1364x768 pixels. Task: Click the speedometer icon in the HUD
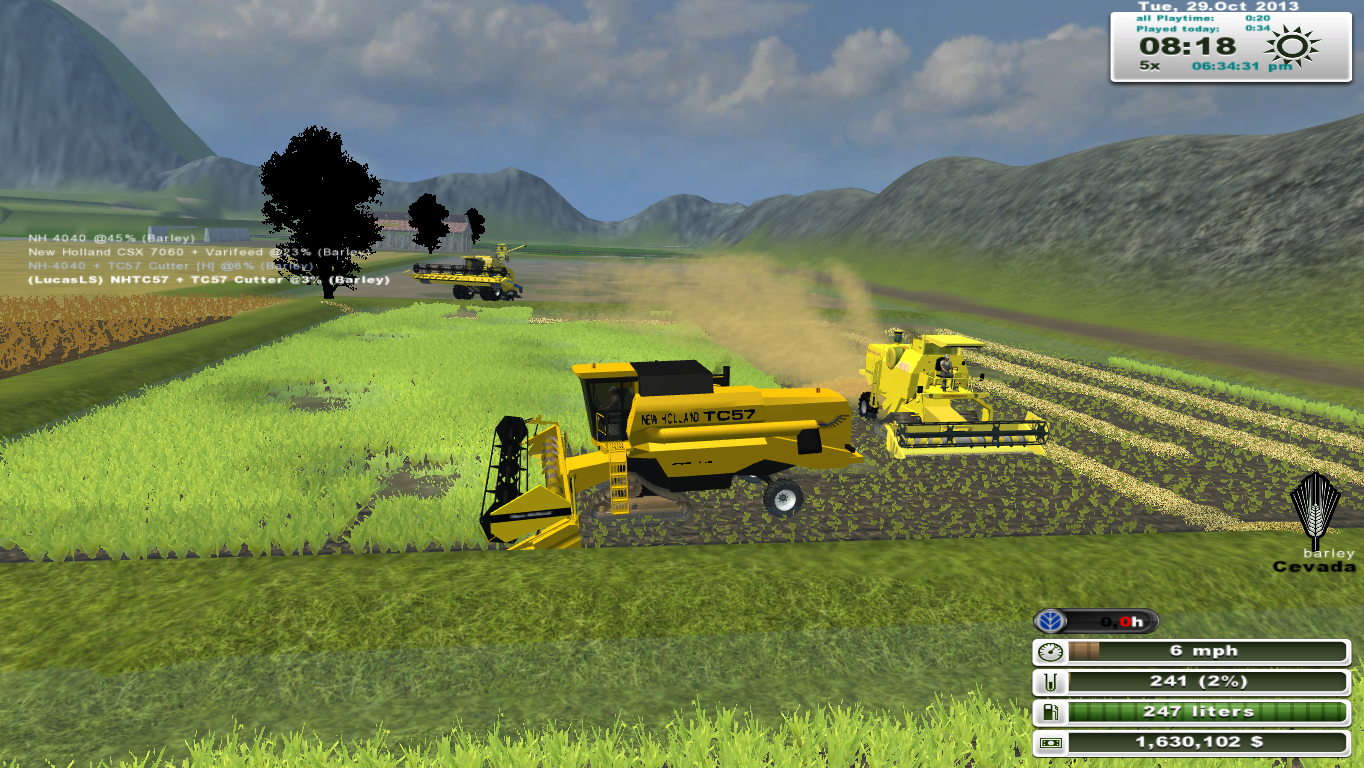pos(1051,650)
